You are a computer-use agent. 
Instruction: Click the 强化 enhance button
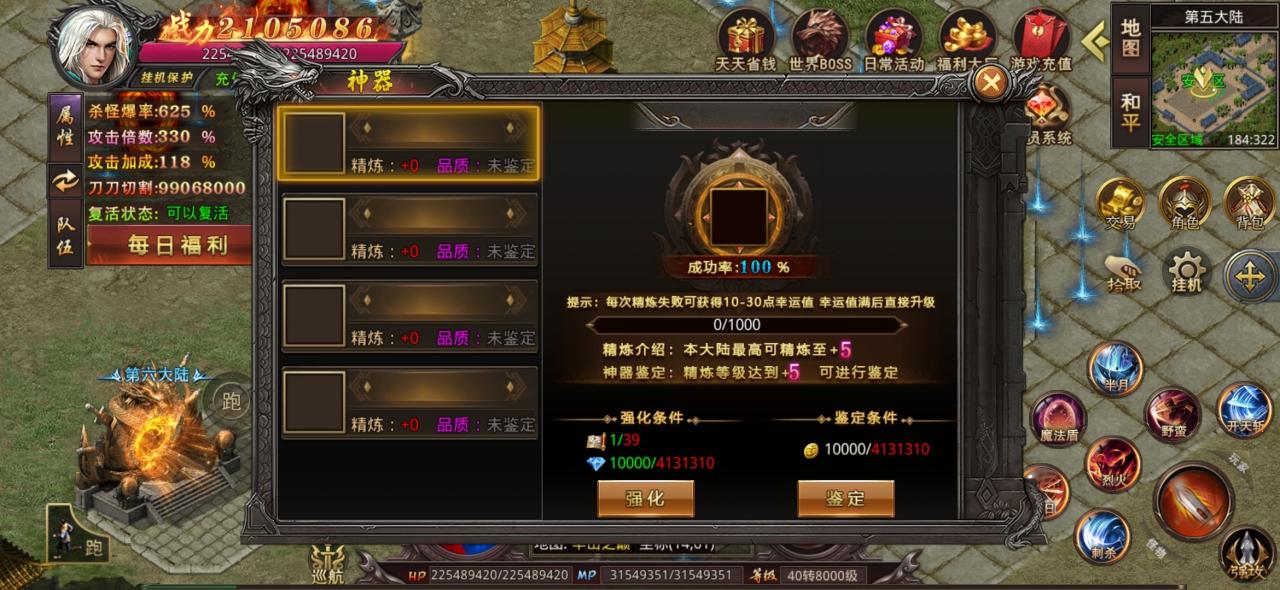pos(645,498)
